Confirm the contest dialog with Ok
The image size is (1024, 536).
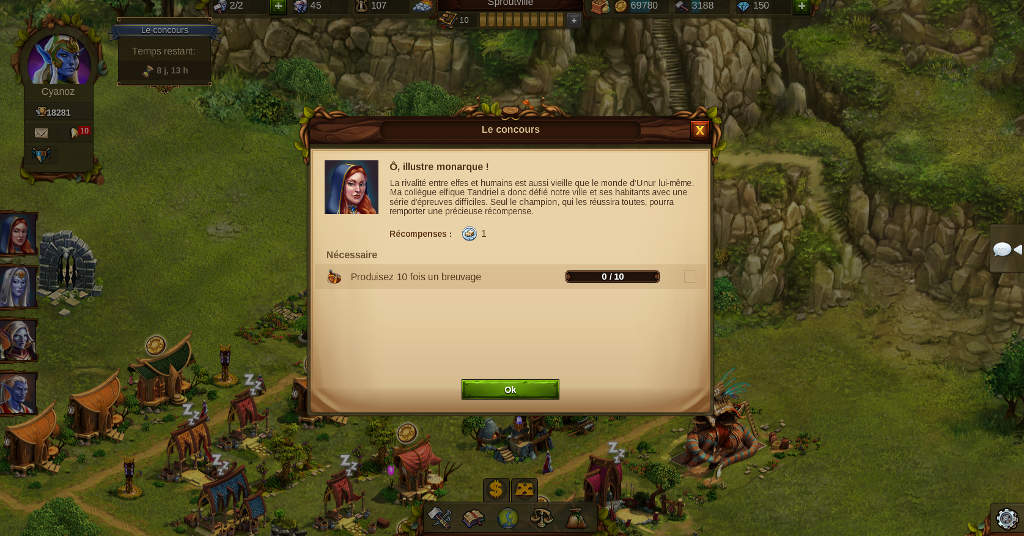tap(510, 390)
